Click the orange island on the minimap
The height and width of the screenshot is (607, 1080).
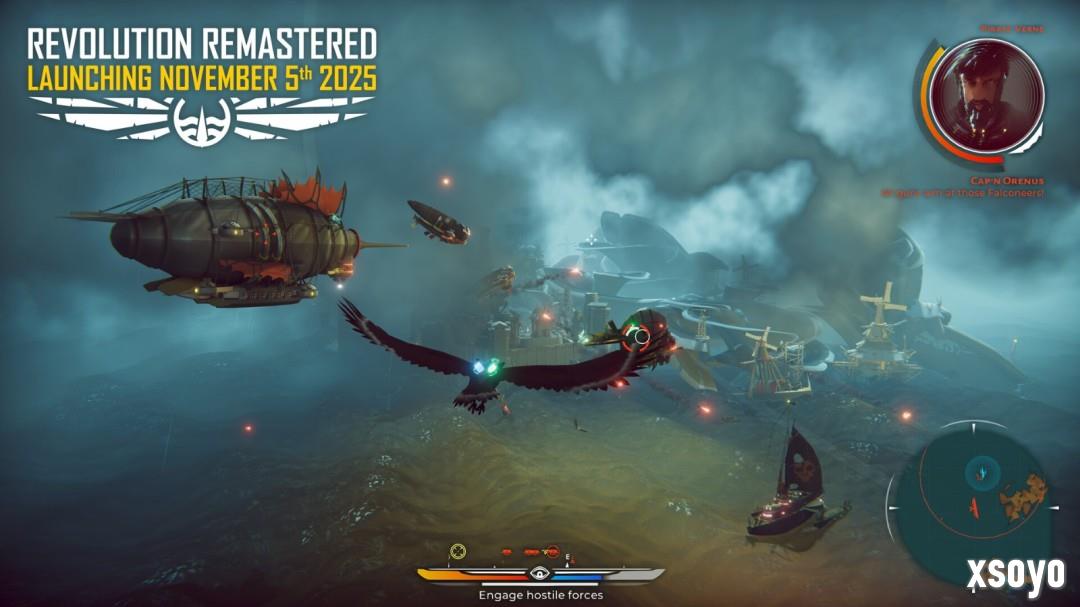(1024, 491)
